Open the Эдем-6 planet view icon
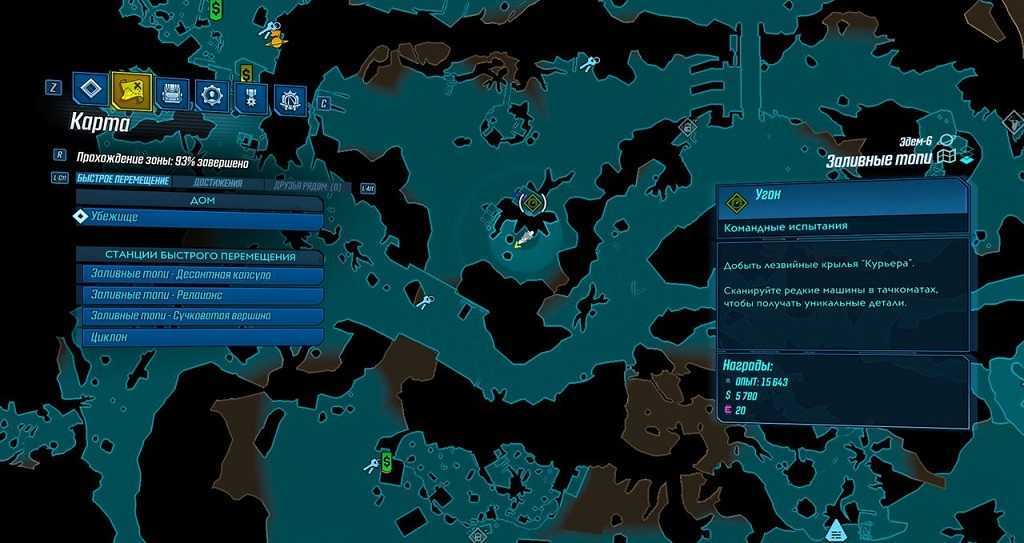Viewport: 1024px width, 543px height. tap(946, 141)
